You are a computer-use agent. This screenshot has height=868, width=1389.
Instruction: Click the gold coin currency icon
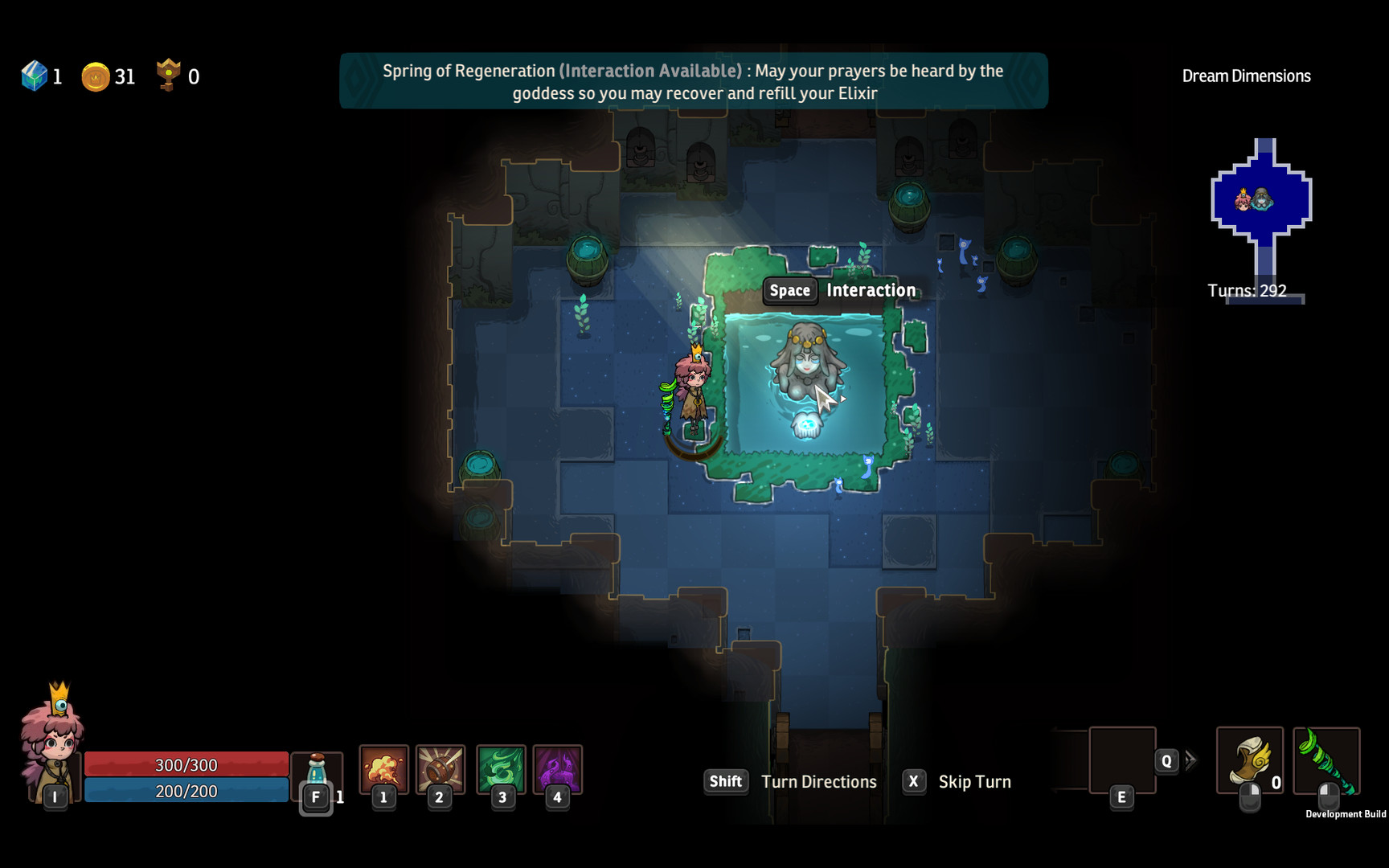coord(95,77)
